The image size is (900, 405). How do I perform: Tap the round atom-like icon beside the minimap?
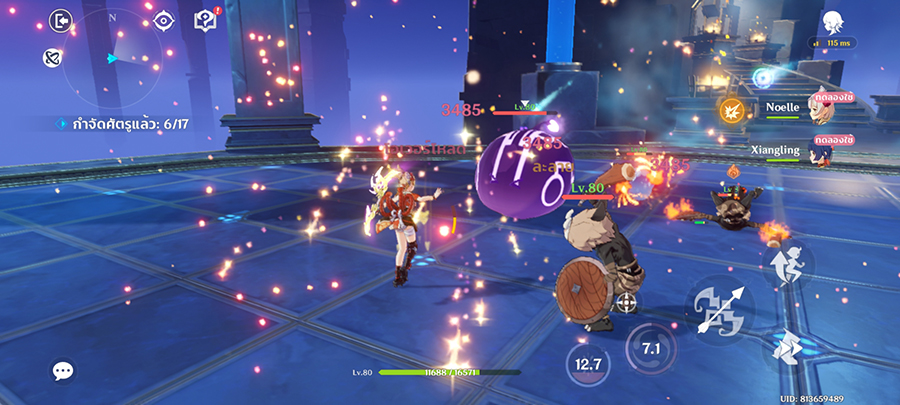coord(53,58)
